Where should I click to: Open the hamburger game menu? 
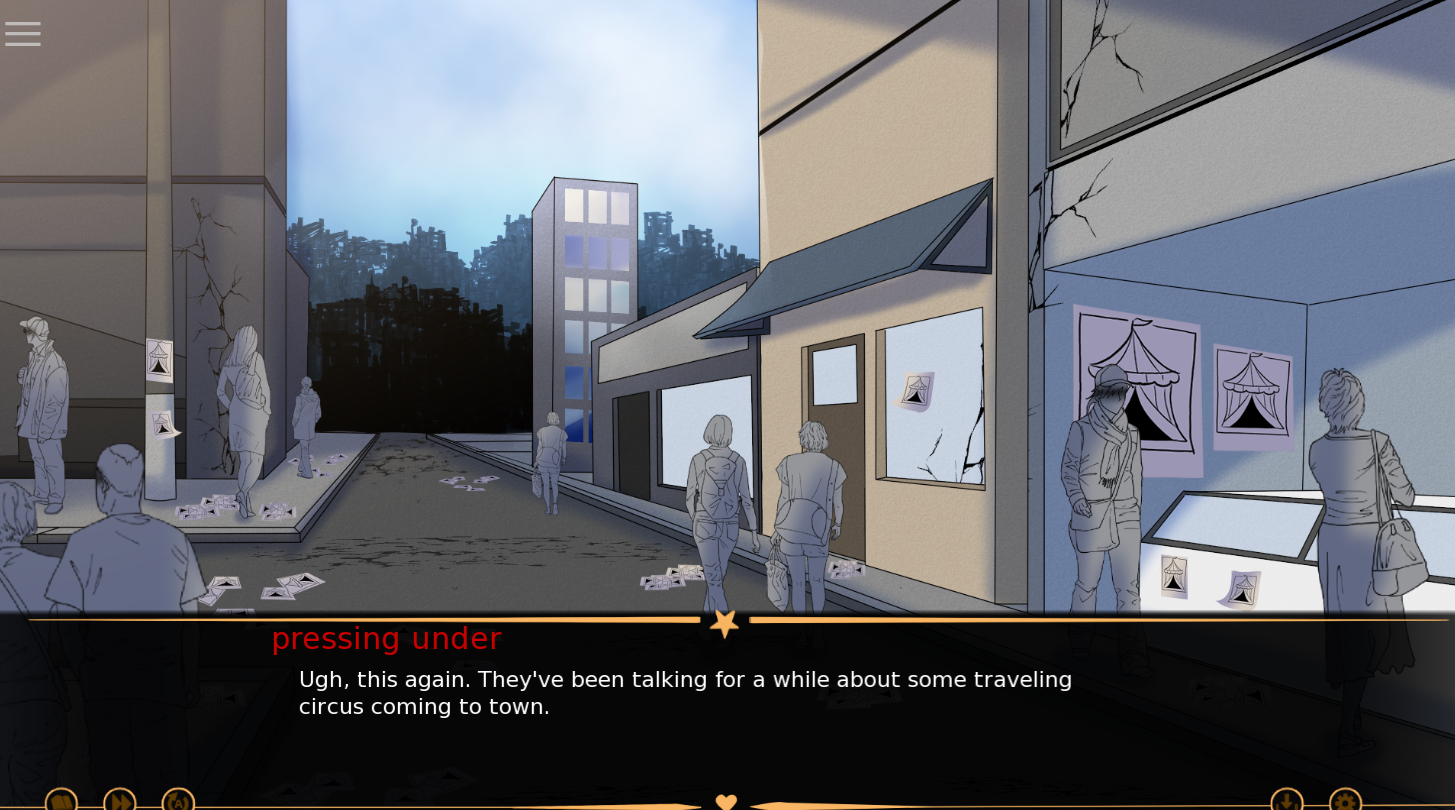coord(22,33)
